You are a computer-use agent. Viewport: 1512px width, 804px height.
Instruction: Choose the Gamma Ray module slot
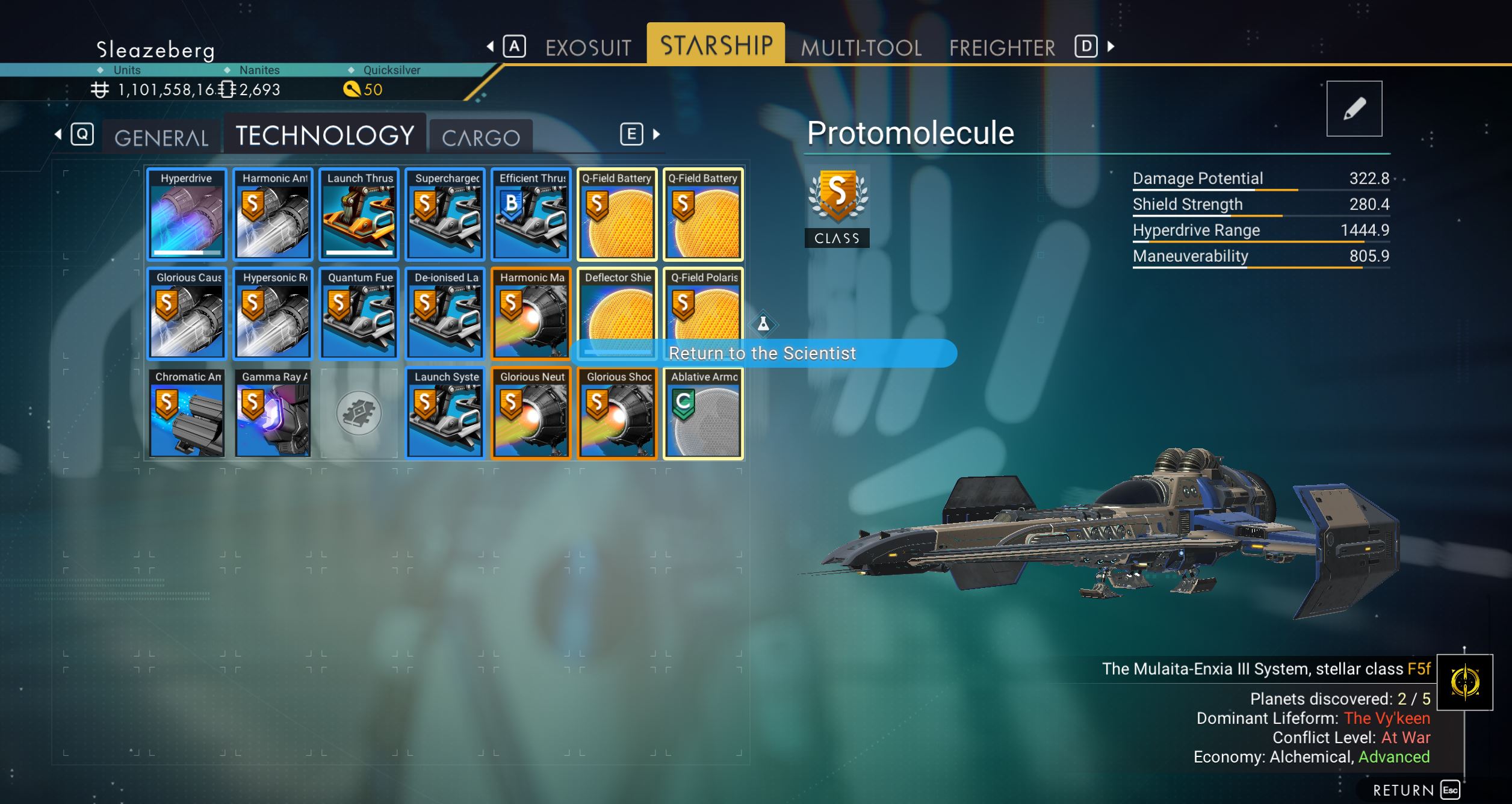[273, 413]
